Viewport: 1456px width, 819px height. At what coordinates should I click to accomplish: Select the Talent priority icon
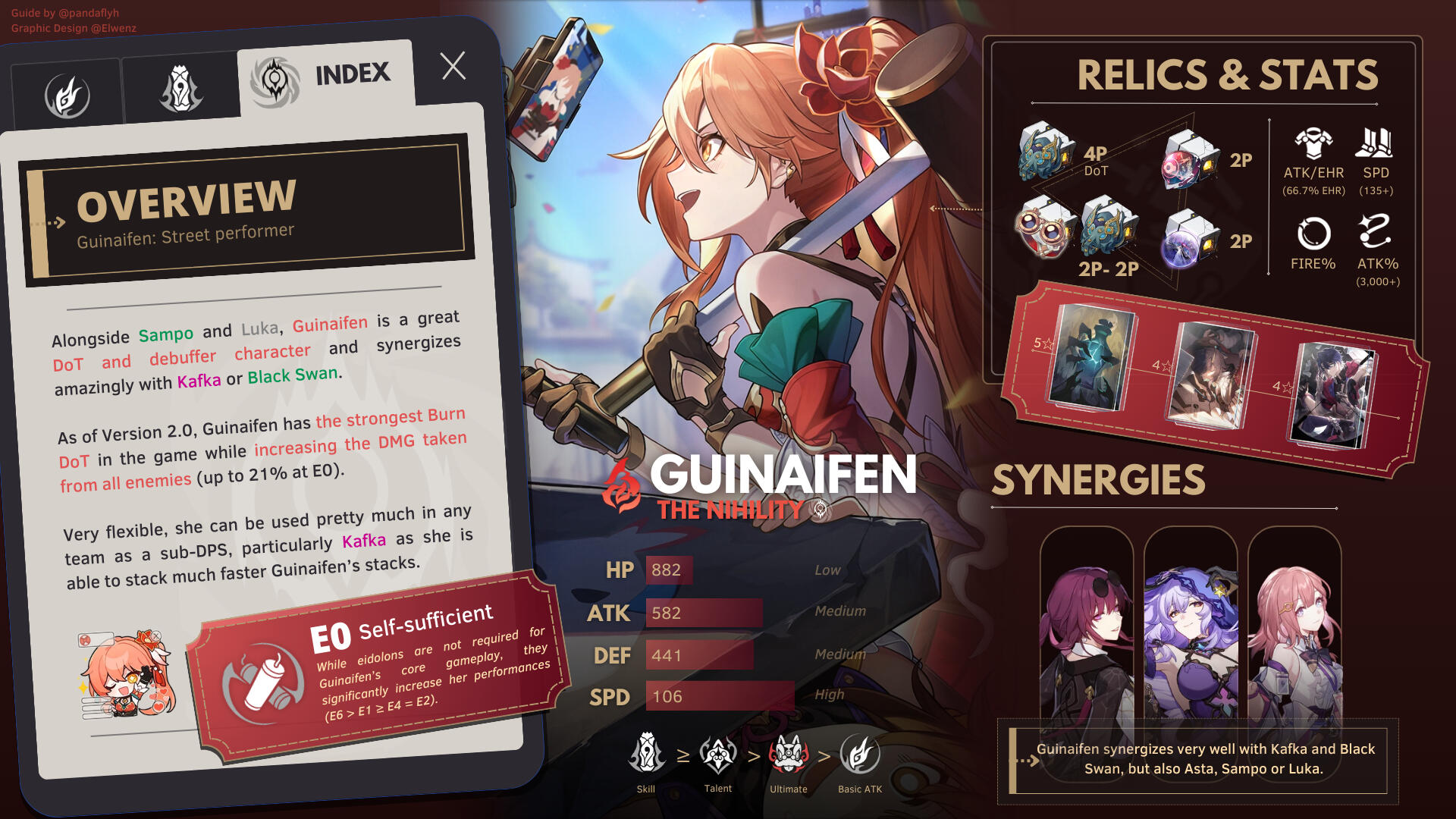coord(717,754)
